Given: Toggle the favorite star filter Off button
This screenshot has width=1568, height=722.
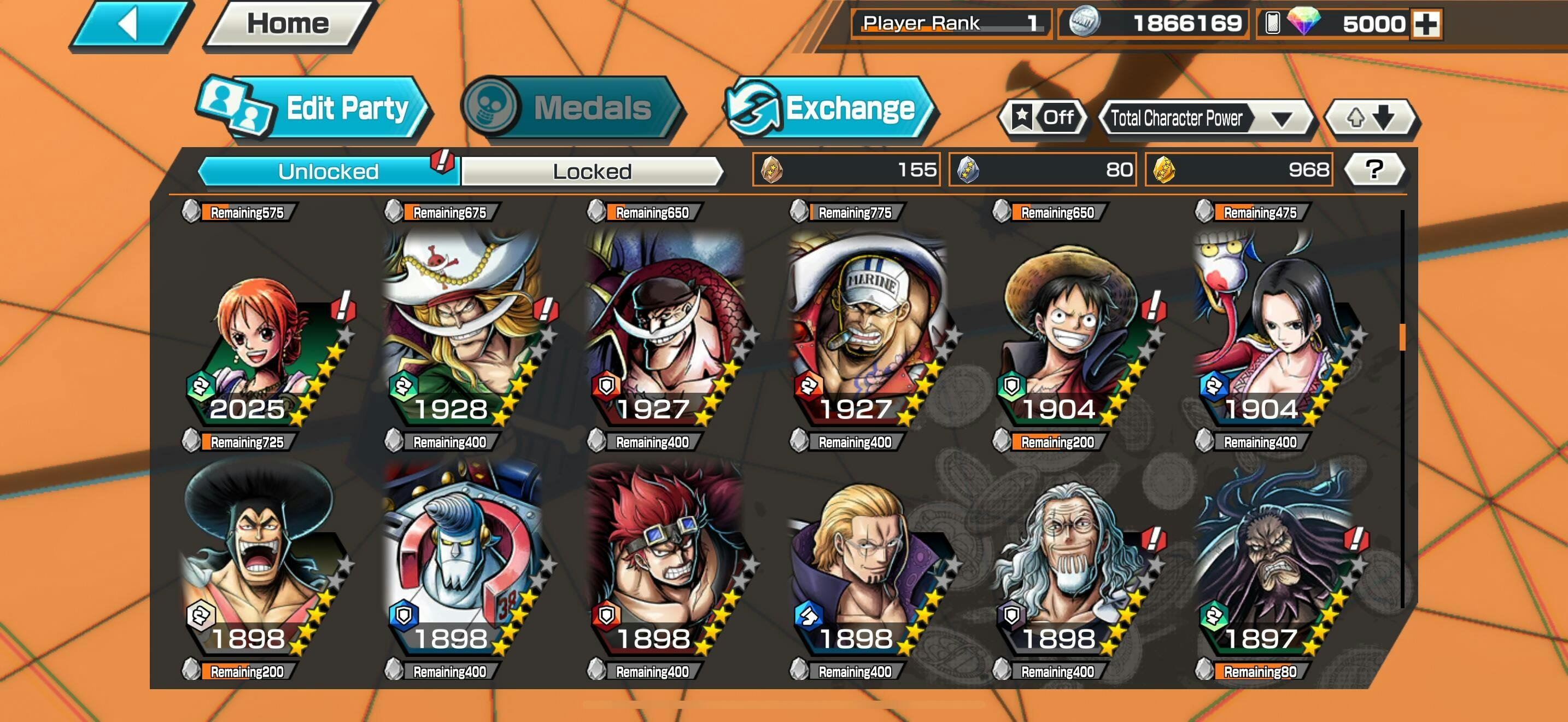Looking at the screenshot, I should (x=1044, y=117).
